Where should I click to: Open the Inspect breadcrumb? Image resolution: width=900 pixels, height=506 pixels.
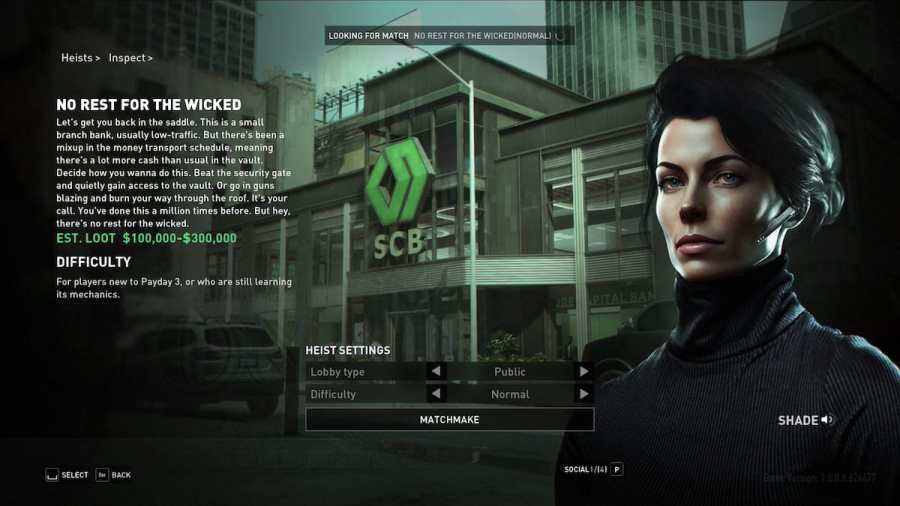[x=129, y=58]
